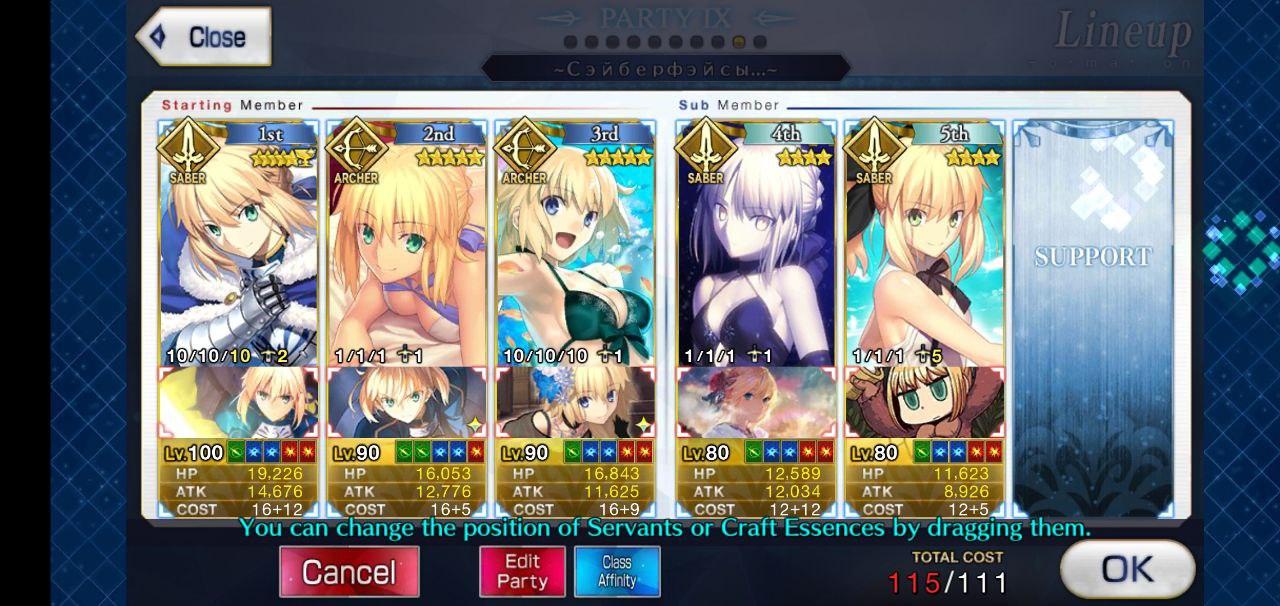This screenshot has width=1280, height=606.
Task: Choose the 3rd slot Archer servant card
Action: pos(575,250)
